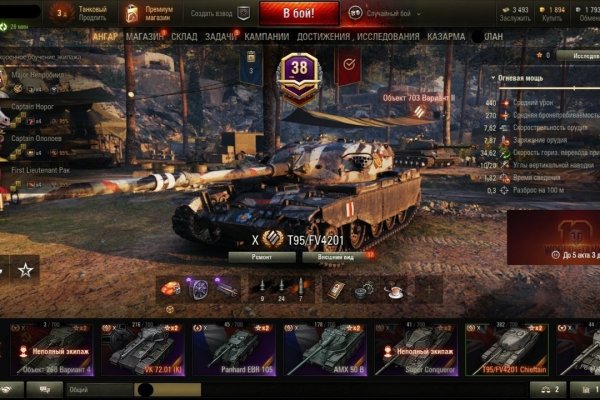Click the coffee cup consumable slot
The height and width of the screenshot is (400, 600).
click(394, 288)
